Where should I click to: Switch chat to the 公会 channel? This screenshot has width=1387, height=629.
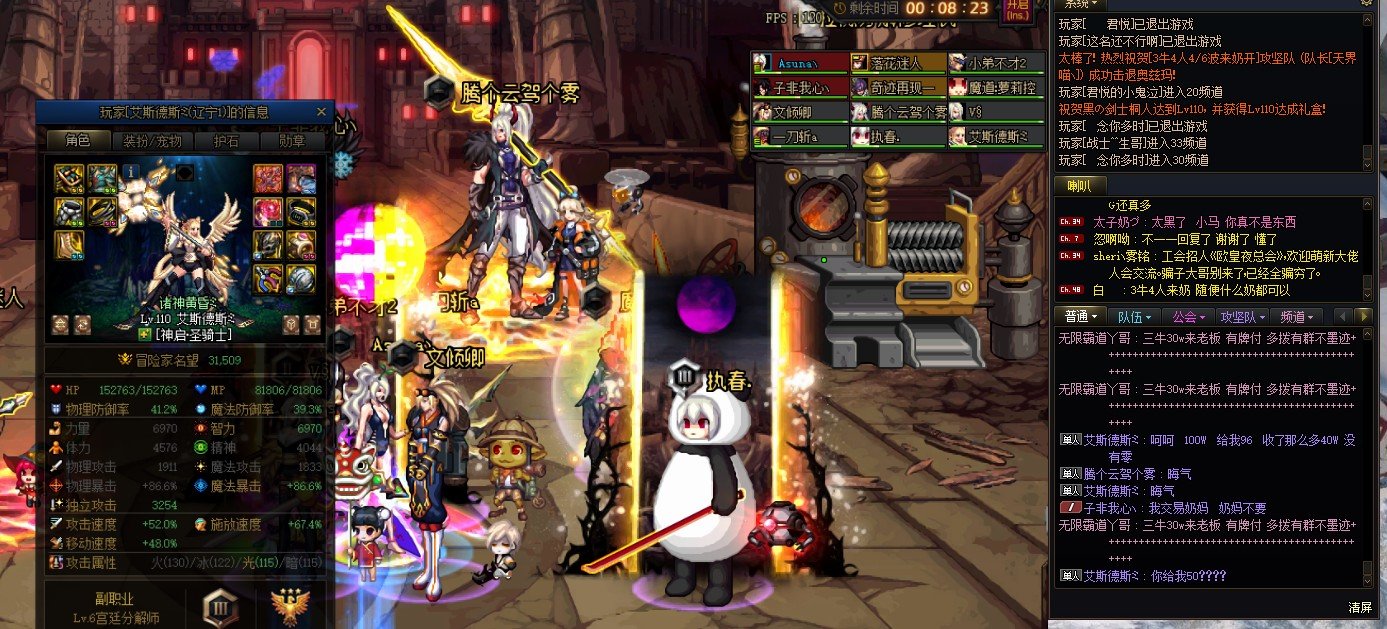(1190, 317)
